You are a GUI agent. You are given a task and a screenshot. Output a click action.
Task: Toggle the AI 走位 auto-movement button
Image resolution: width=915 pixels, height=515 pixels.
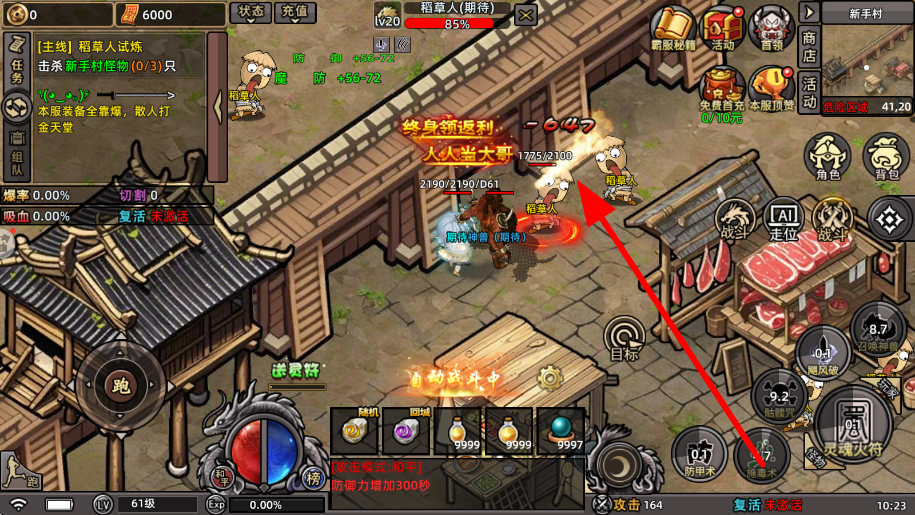[783, 218]
